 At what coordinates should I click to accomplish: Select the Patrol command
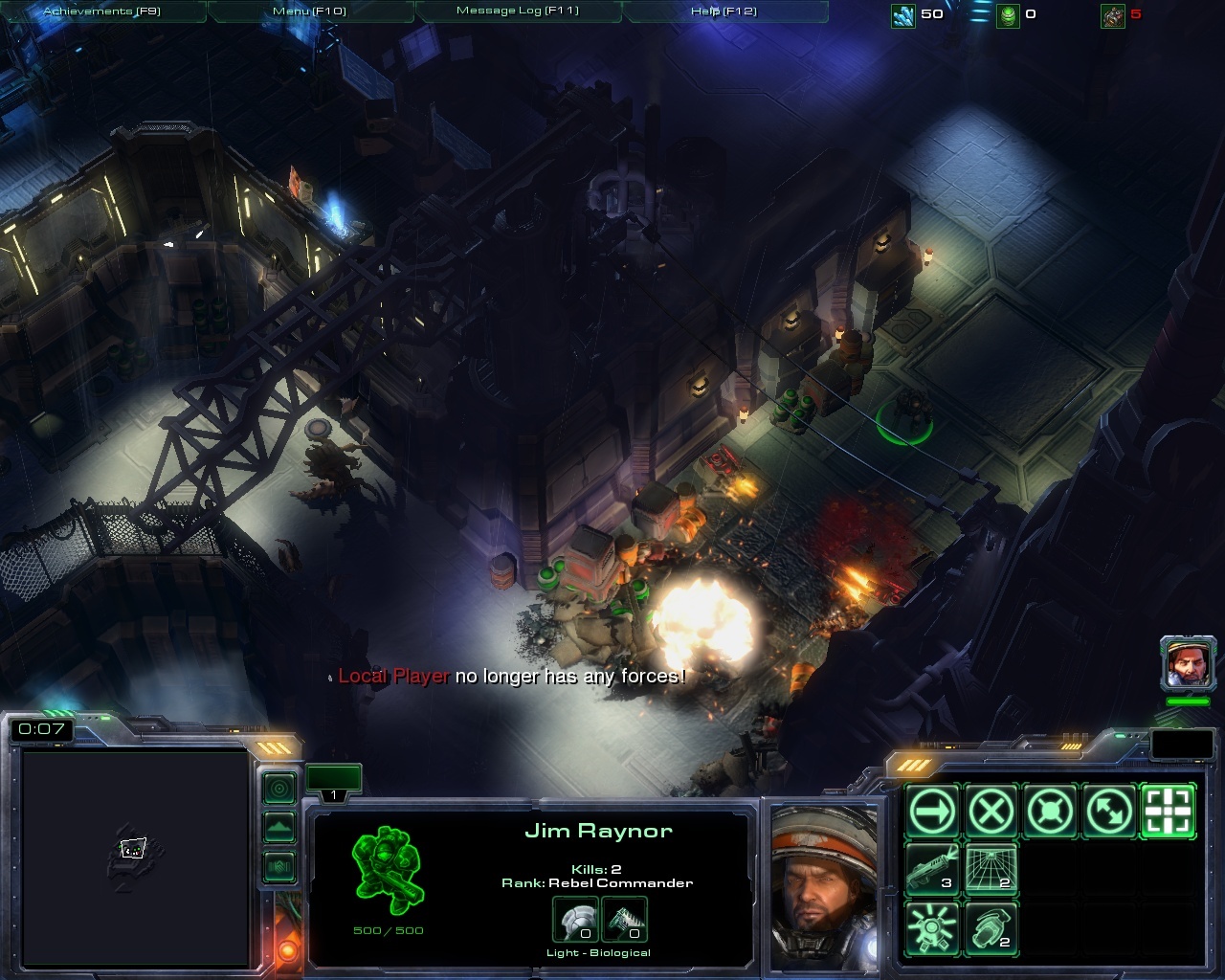[1110, 812]
